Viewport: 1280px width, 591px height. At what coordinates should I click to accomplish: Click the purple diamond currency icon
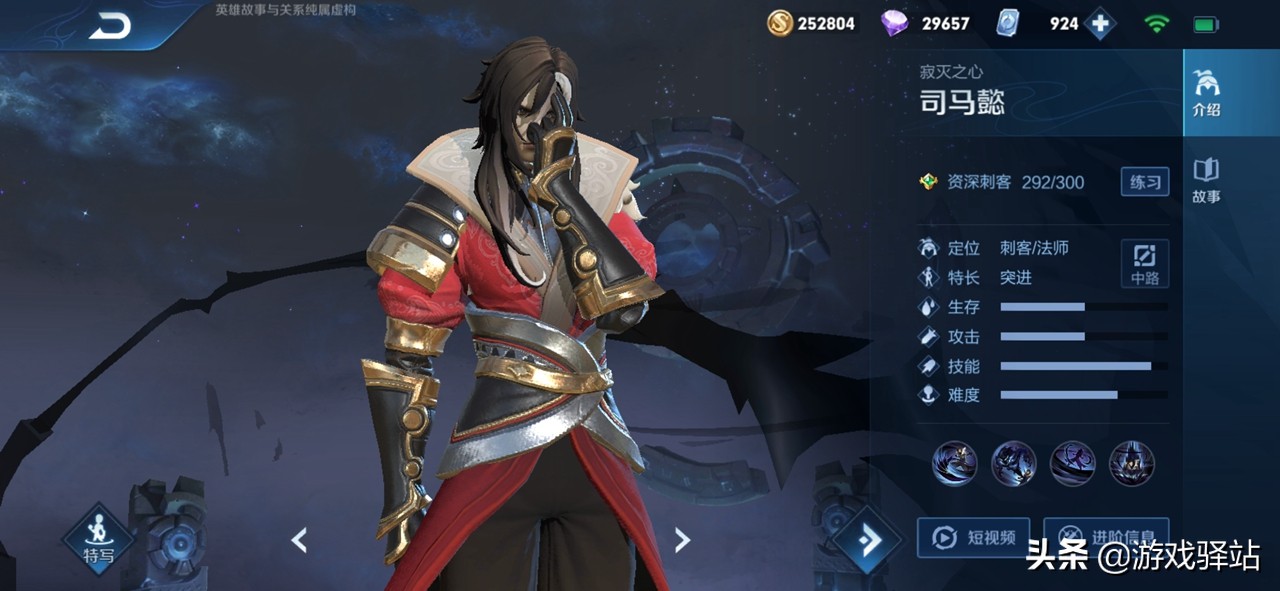coord(894,23)
